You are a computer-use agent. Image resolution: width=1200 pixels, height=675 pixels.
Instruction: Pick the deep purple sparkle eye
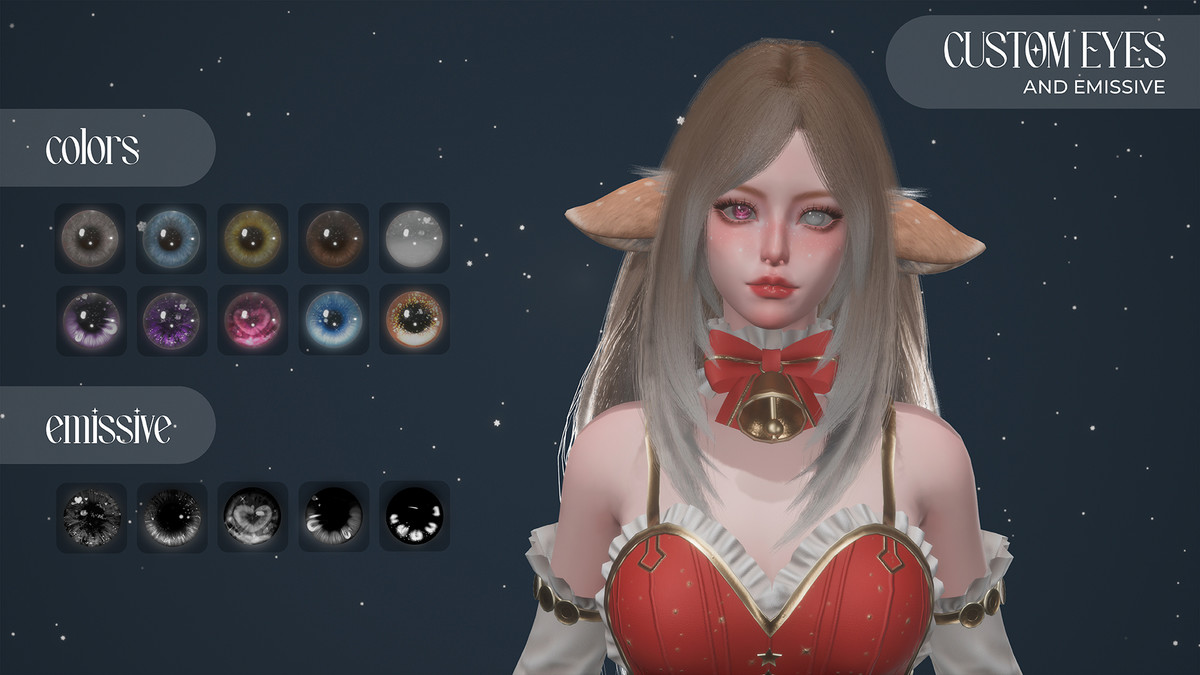[171, 319]
